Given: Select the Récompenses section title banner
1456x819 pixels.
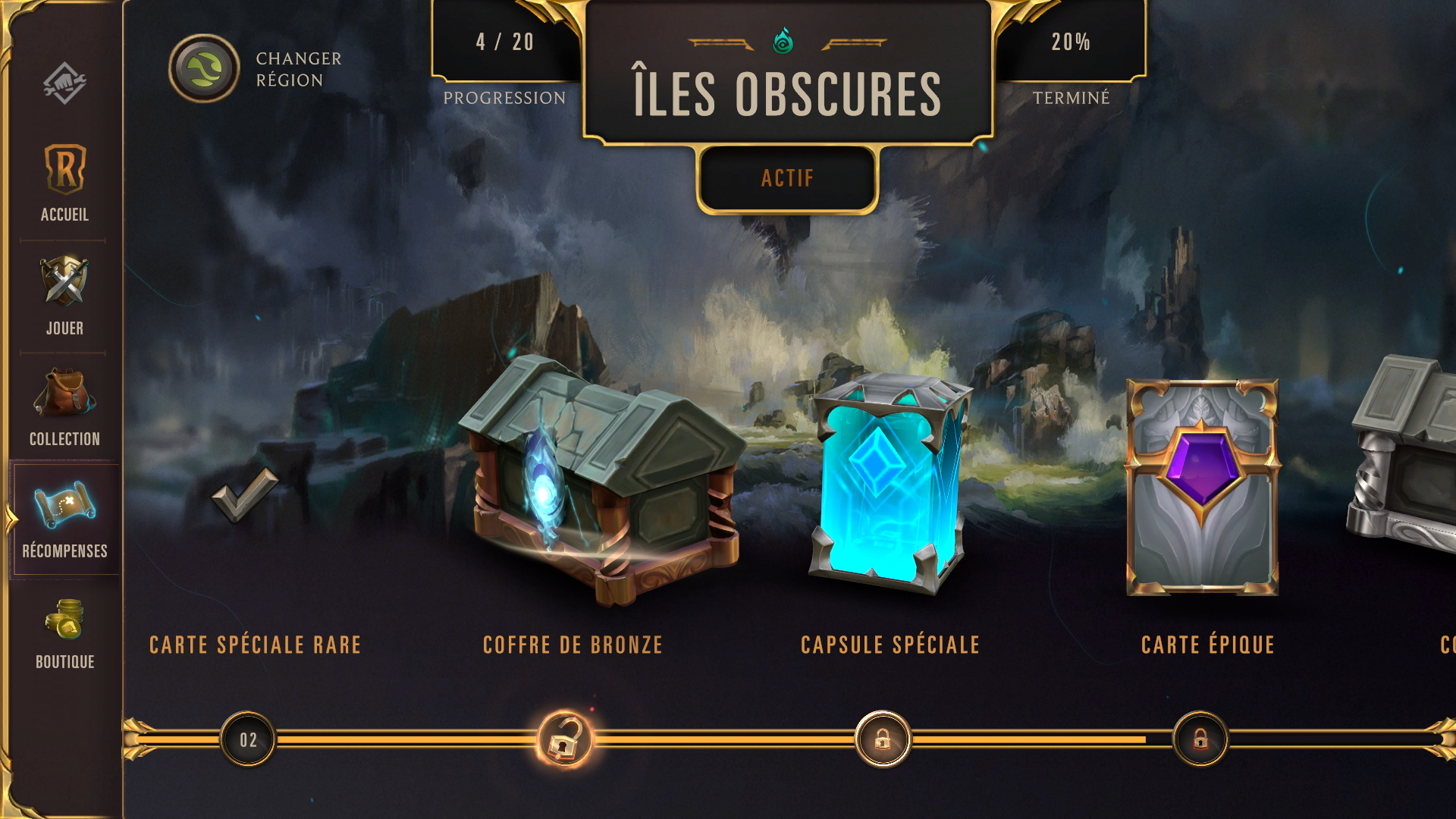Looking at the screenshot, I should tap(64, 552).
